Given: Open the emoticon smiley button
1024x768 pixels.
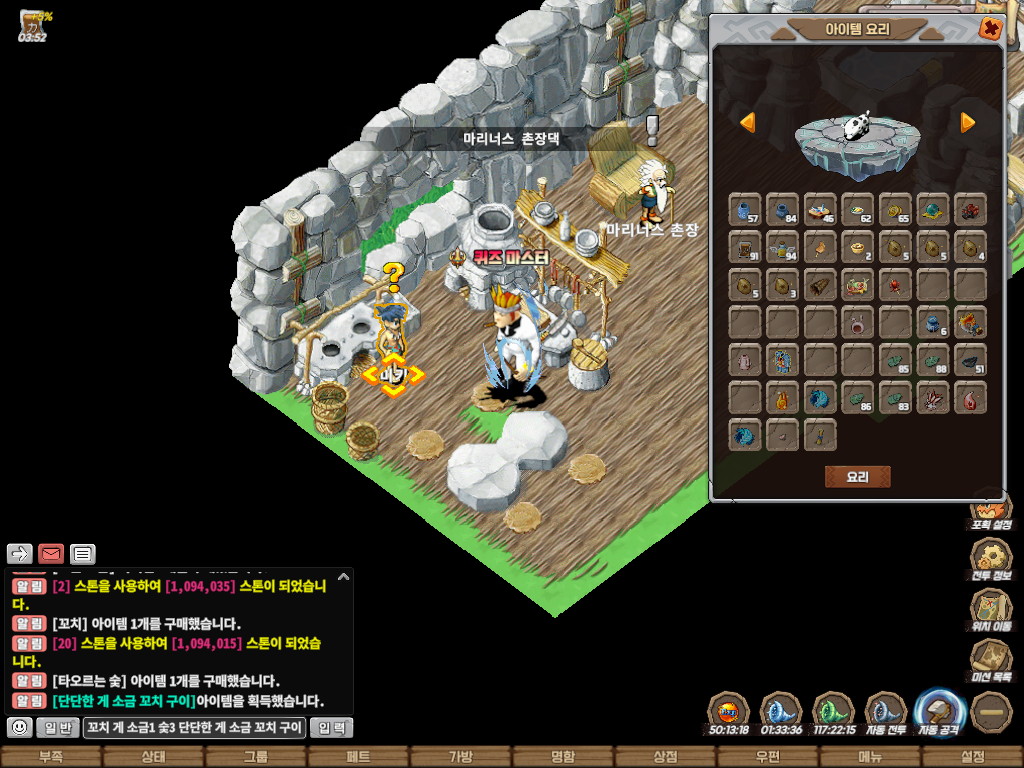Looking at the screenshot, I should coord(19,728).
